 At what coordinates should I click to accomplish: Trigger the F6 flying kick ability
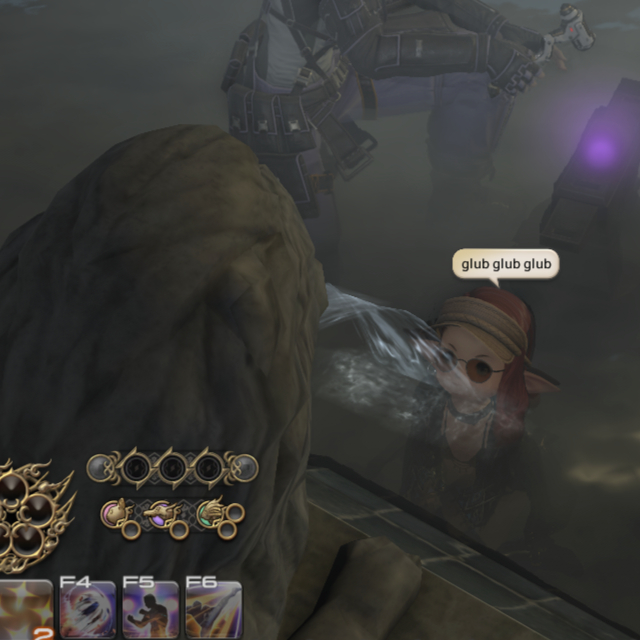click(x=213, y=610)
